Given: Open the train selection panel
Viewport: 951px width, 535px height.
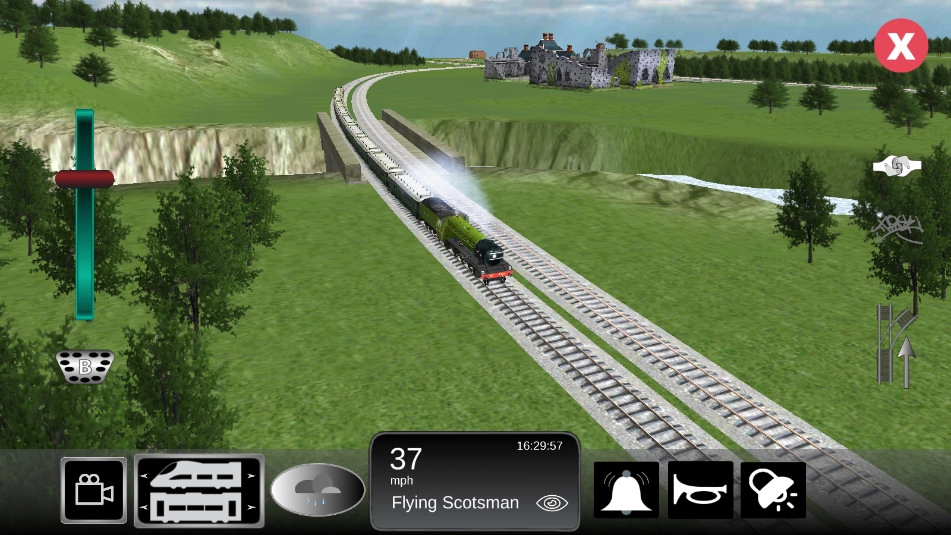Looking at the screenshot, I should 199,490.
